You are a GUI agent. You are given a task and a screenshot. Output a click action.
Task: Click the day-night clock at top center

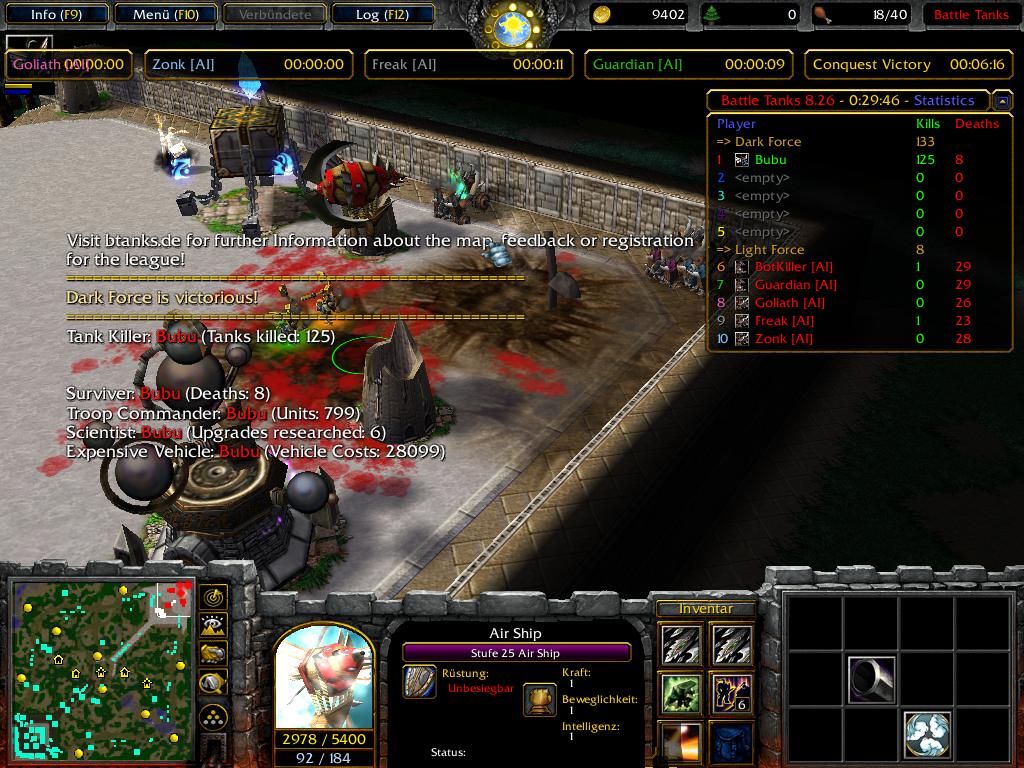tap(511, 24)
